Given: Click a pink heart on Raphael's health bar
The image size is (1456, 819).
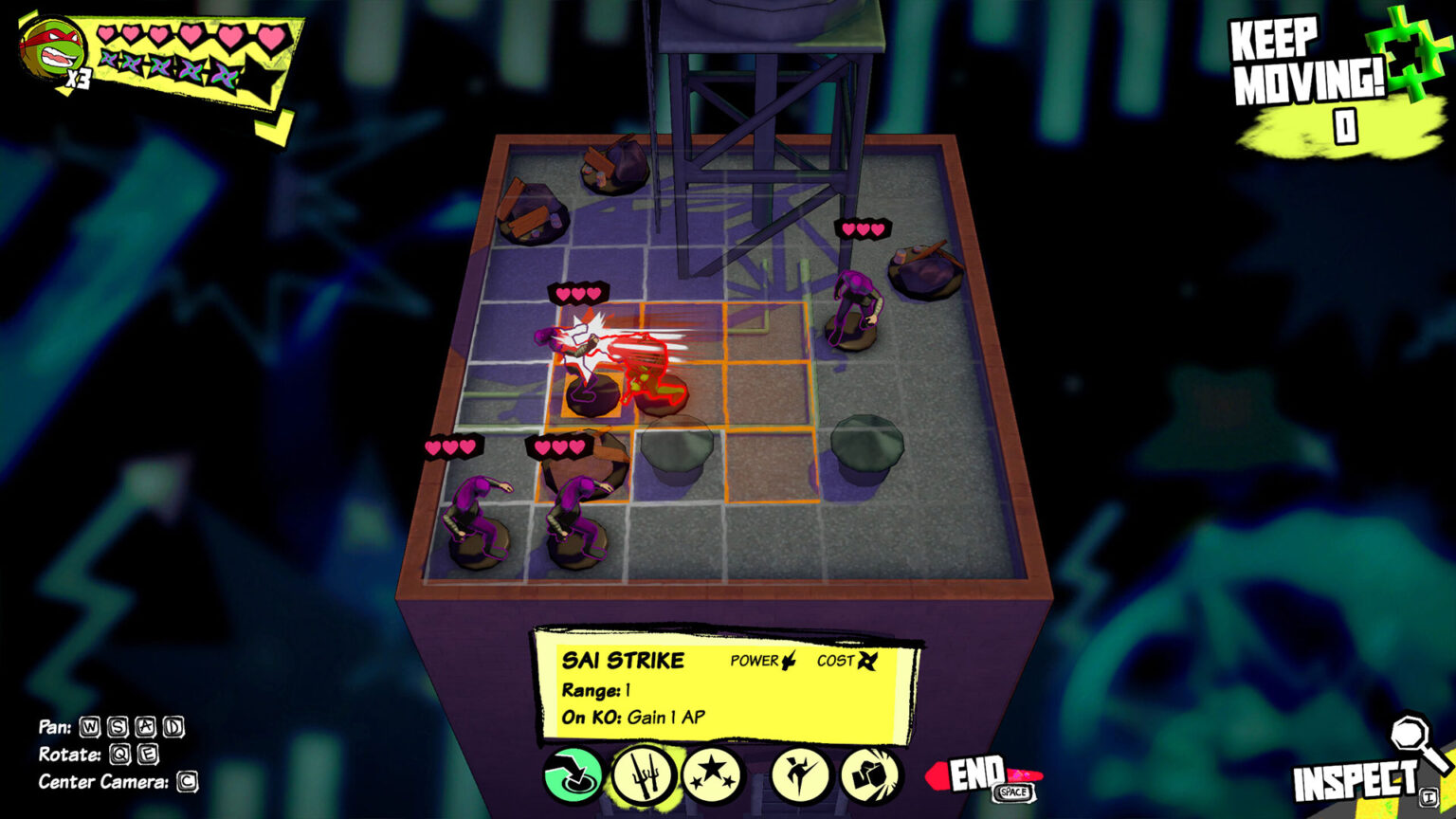Looking at the screenshot, I should [x=104, y=34].
